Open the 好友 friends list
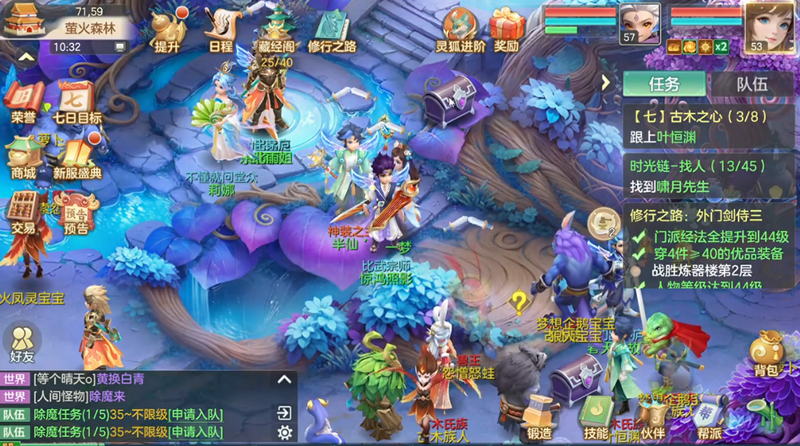This screenshot has height=446, width=800. 22,342
